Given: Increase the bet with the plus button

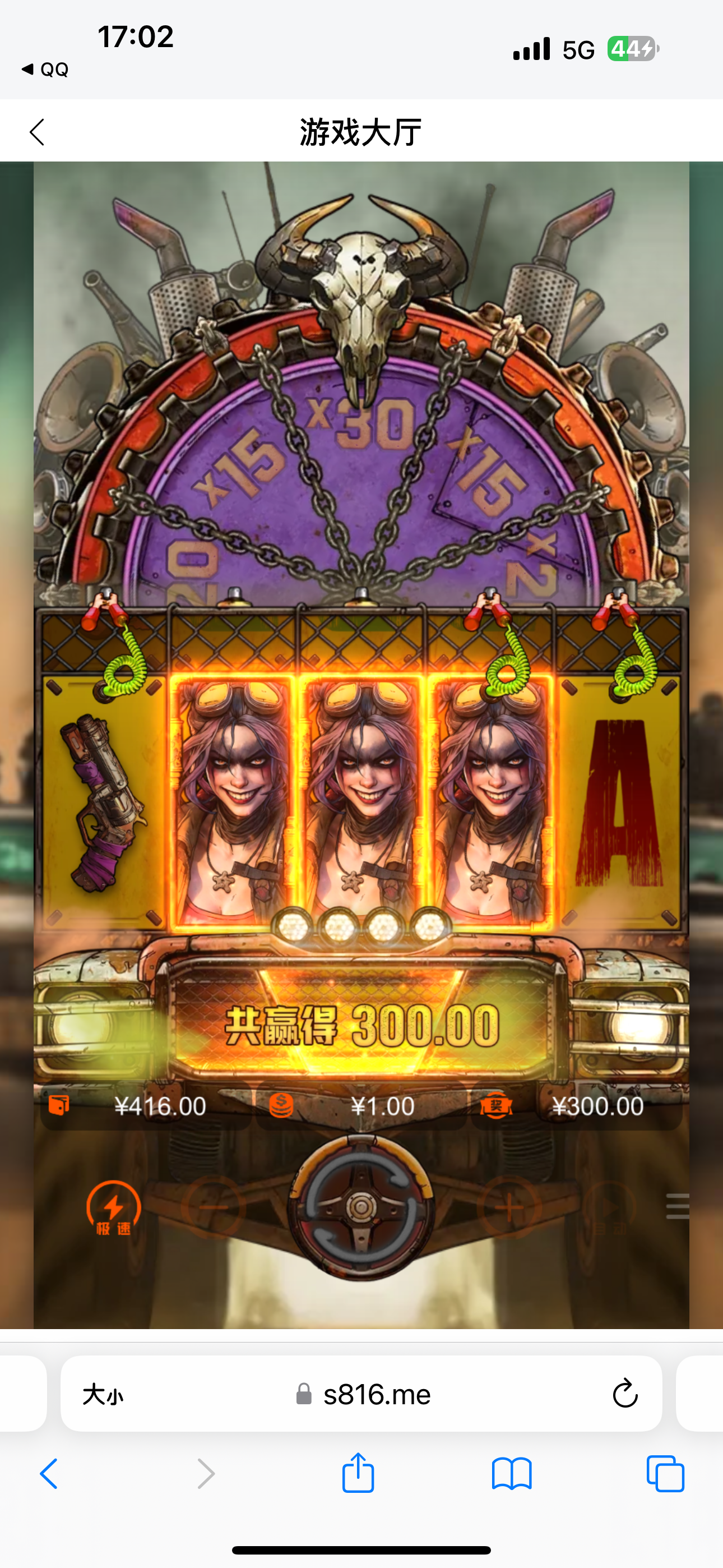Looking at the screenshot, I should 510,1206.
